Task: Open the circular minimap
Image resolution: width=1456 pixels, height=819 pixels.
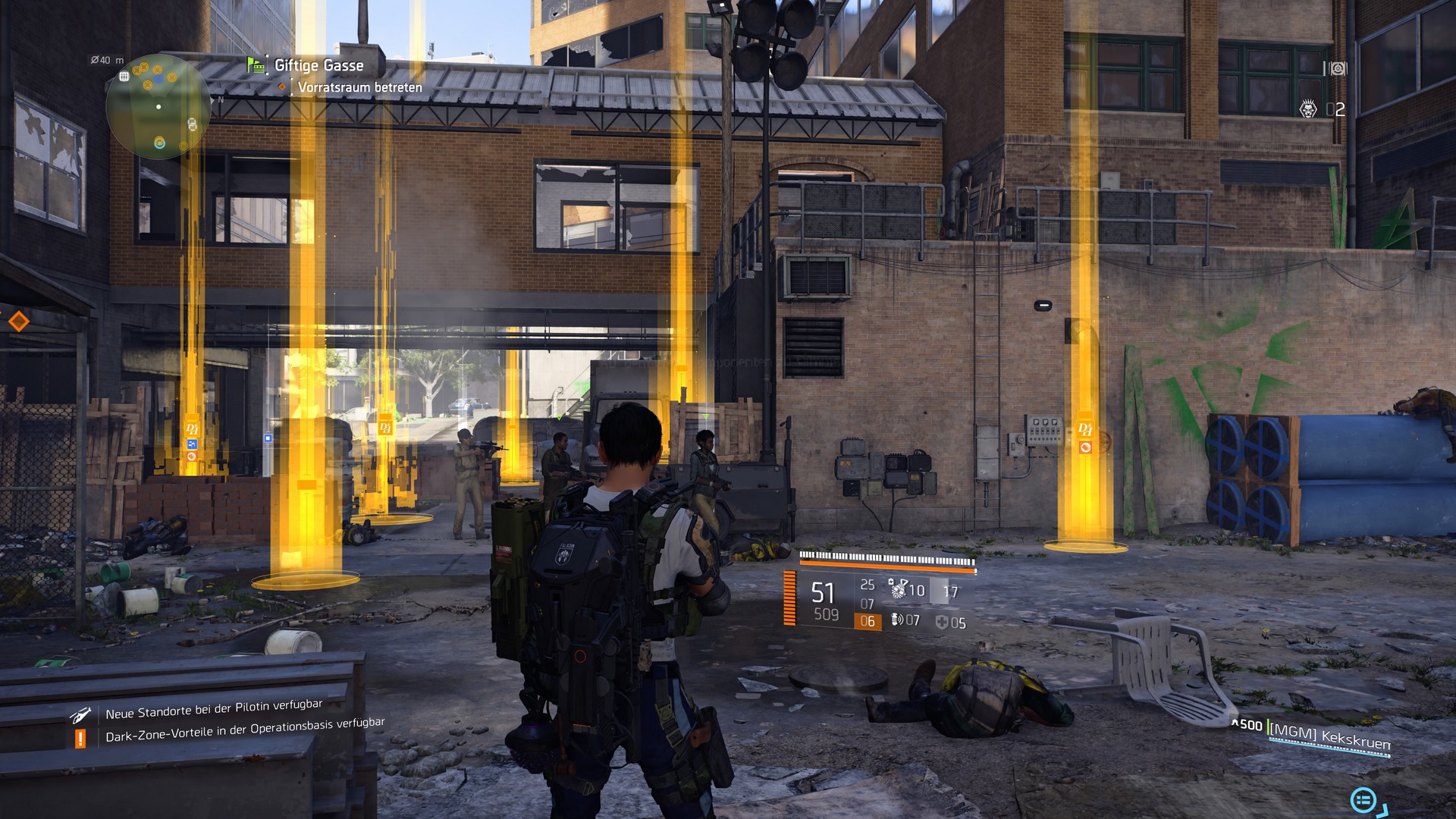Action: tap(158, 106)
